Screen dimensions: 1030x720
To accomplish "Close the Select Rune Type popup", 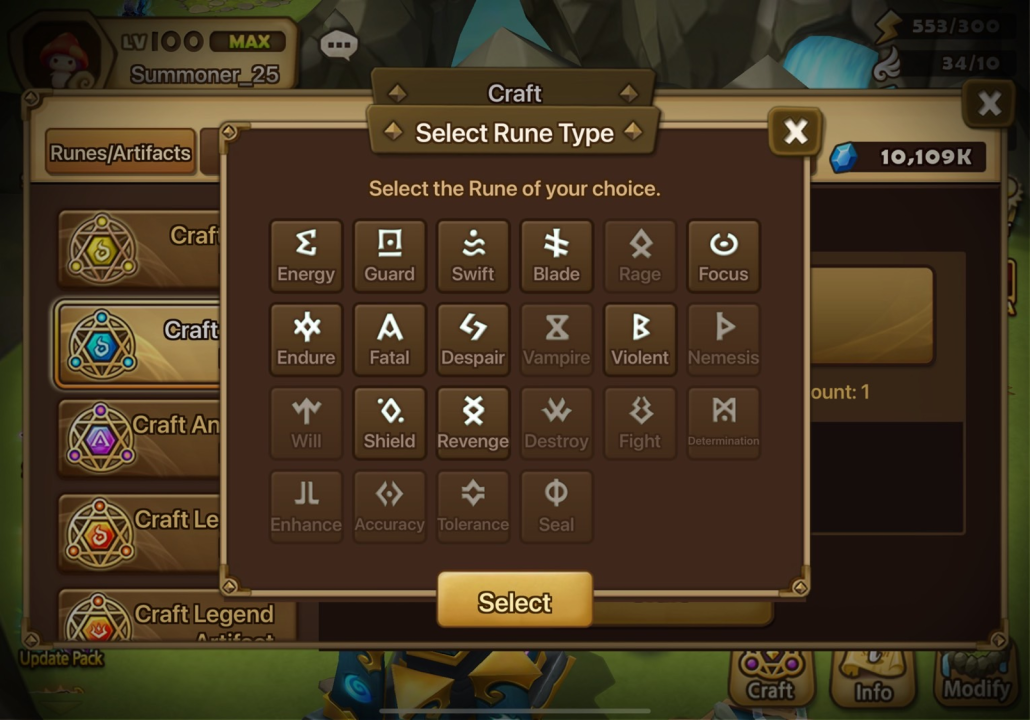I will (x=795, y=131).
